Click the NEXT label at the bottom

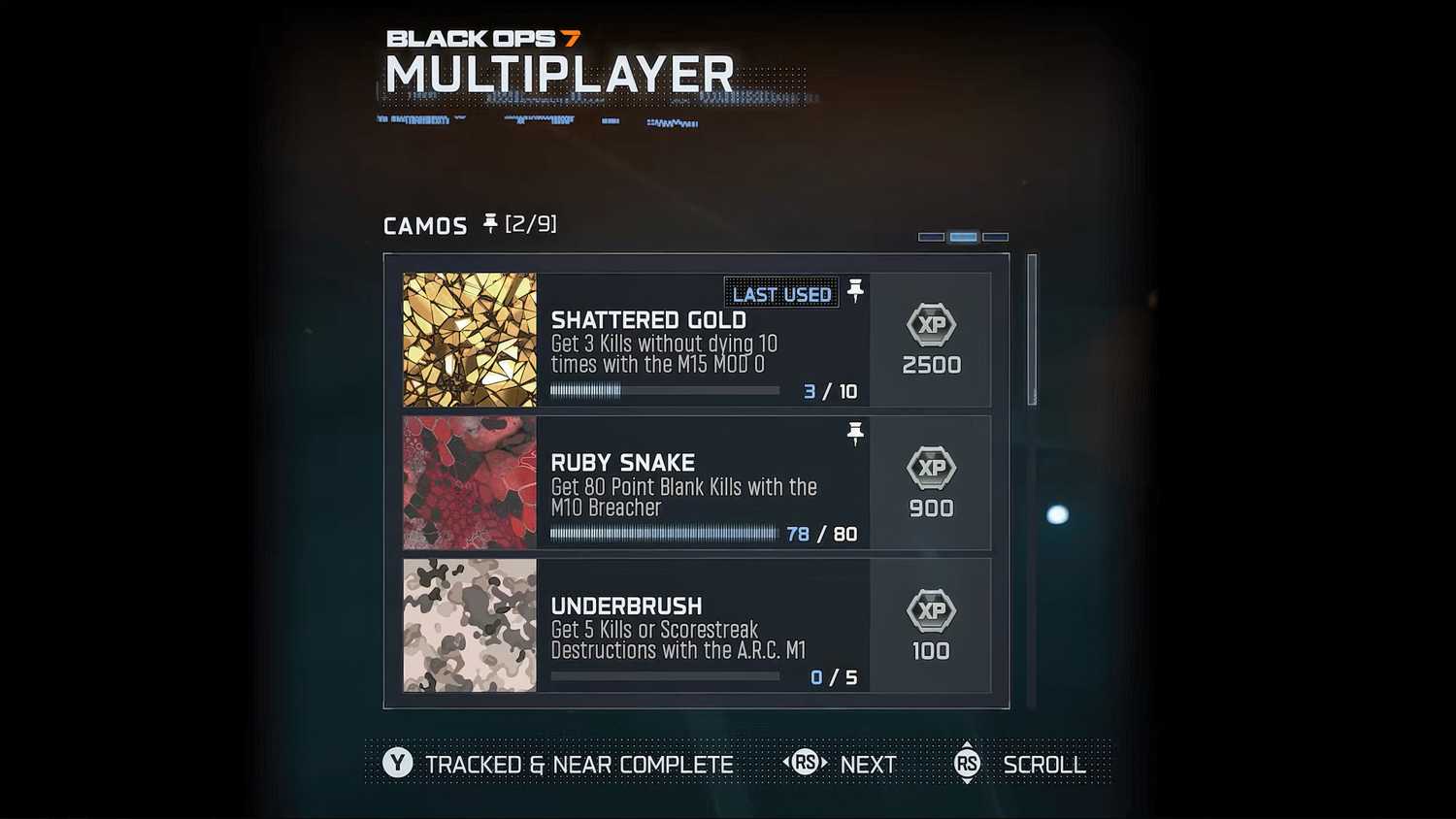[868, 764]
